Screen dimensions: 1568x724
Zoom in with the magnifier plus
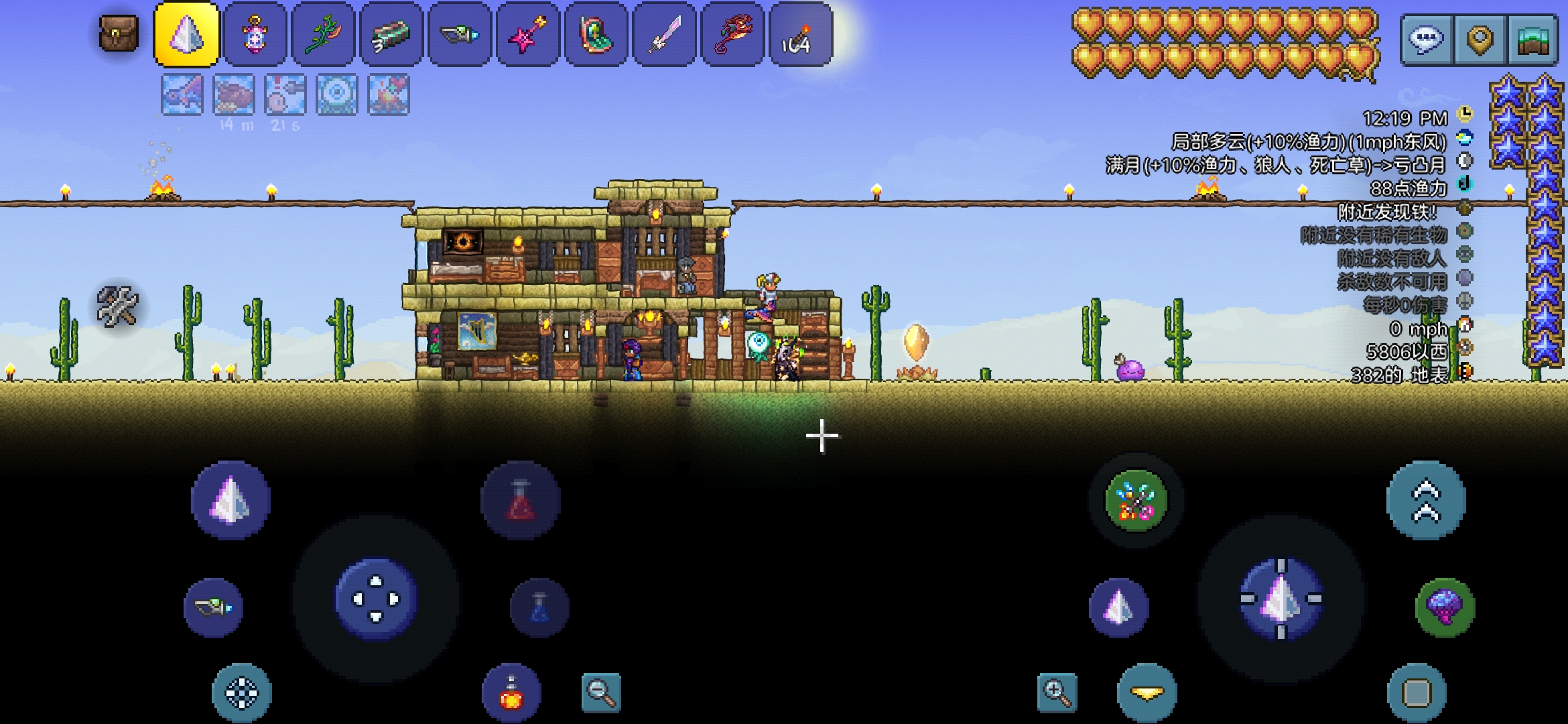[x=1057, y=692]
